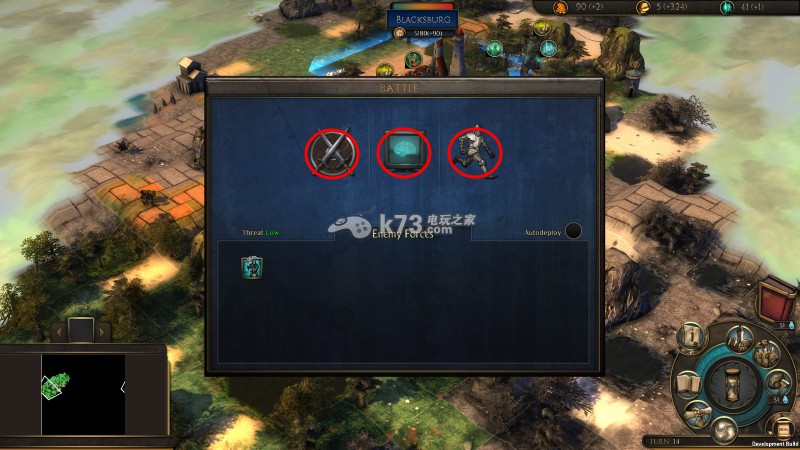Screen dimensions: 800x450
Task: Select the rolled scrolls icon on the wheel
Action: click(700, 412)
